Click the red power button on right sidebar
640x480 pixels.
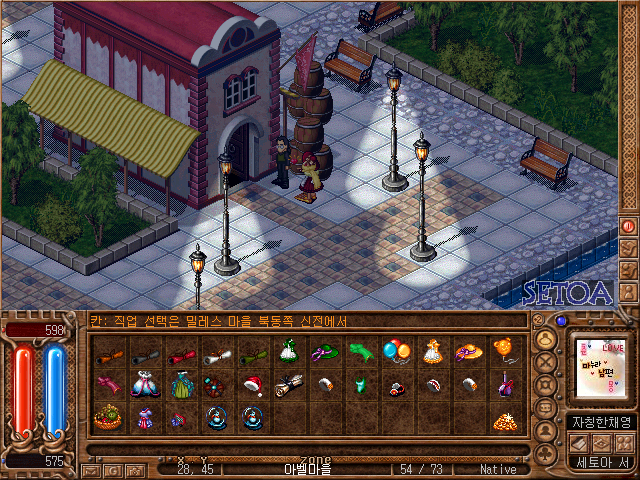pyautogui.click(x=629, y=226)
